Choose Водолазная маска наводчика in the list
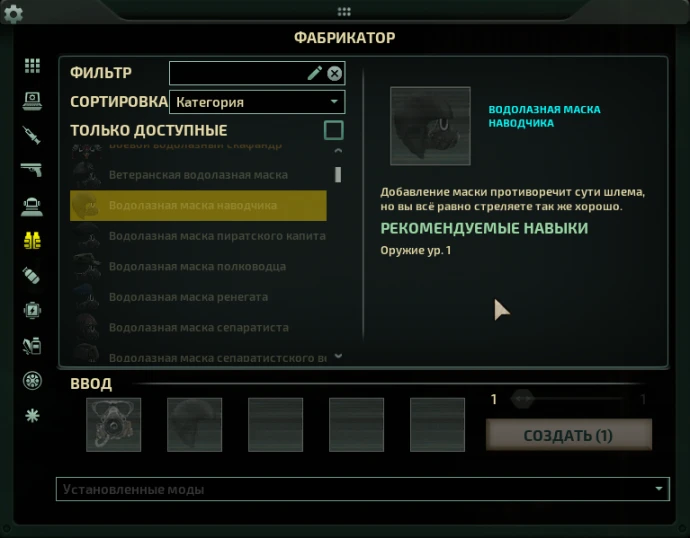 pos(198,205)
